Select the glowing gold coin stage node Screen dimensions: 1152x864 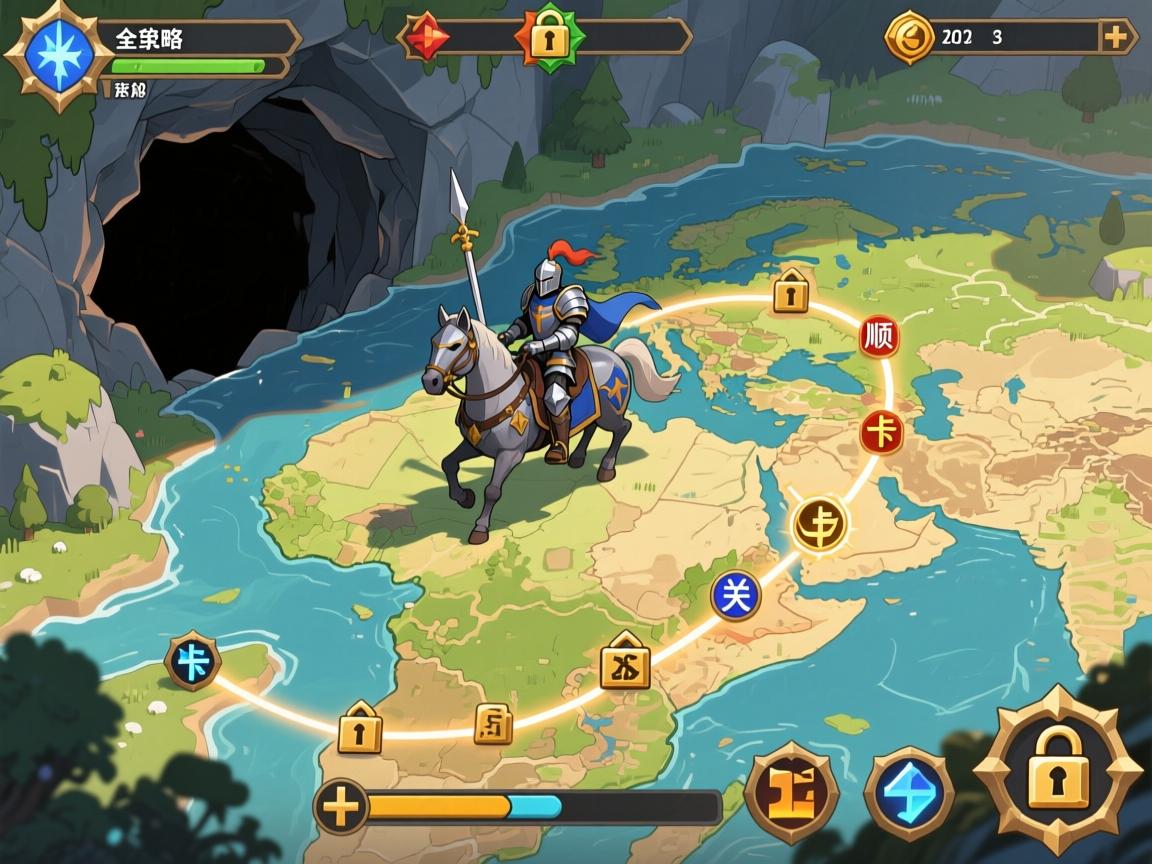tap(820, 524)
